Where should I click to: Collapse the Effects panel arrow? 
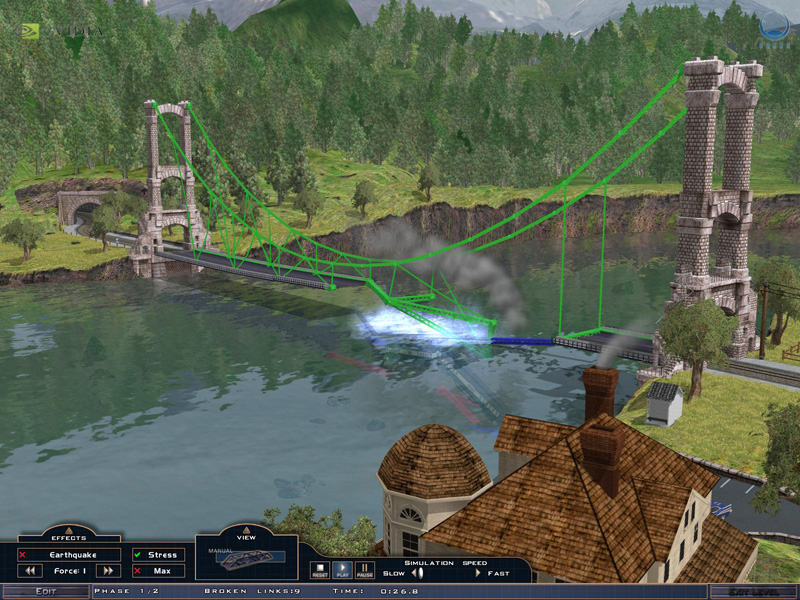(69, 527)
